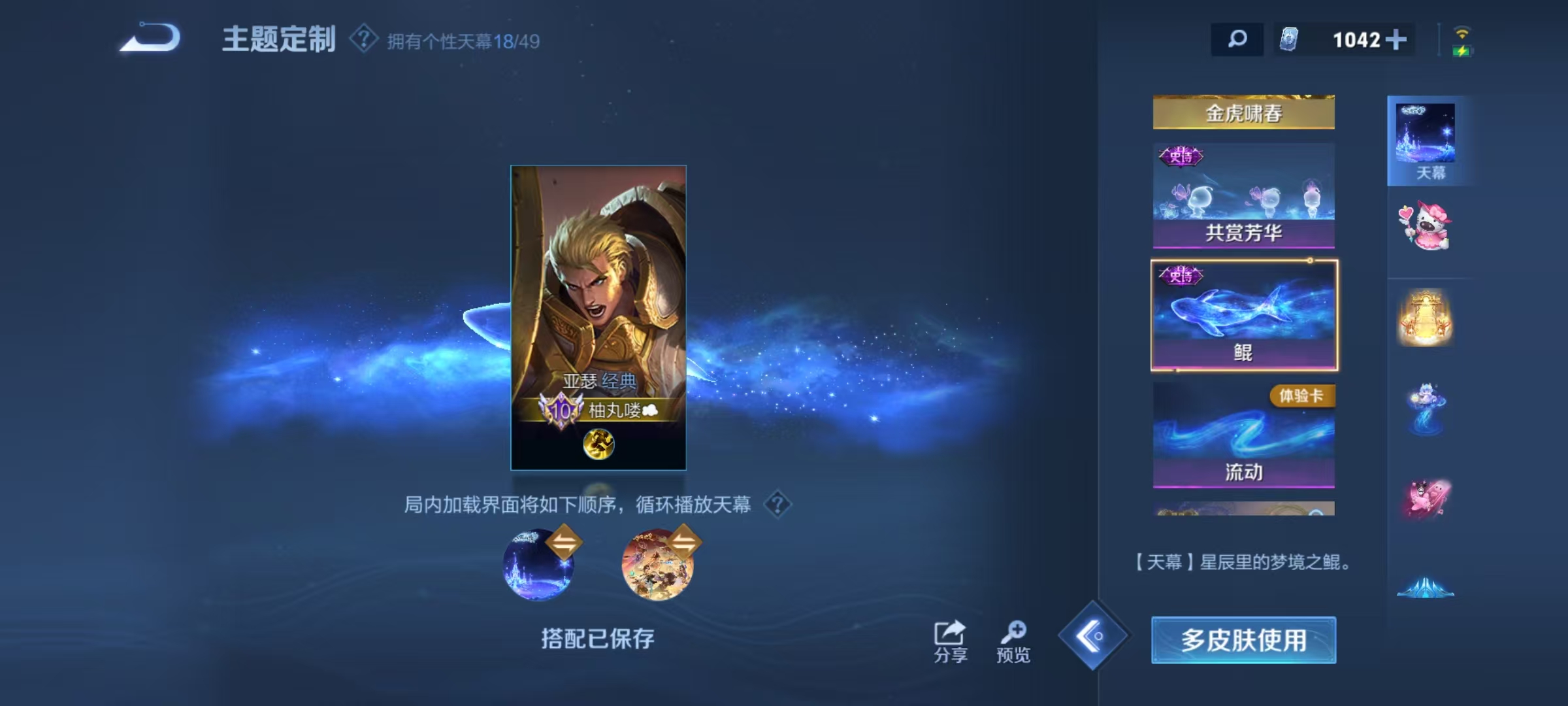The width and height of the screenshot is (1568, 706).
Task: Select the 鲲 epic sky canopy entry
Action: [1243, 314]
